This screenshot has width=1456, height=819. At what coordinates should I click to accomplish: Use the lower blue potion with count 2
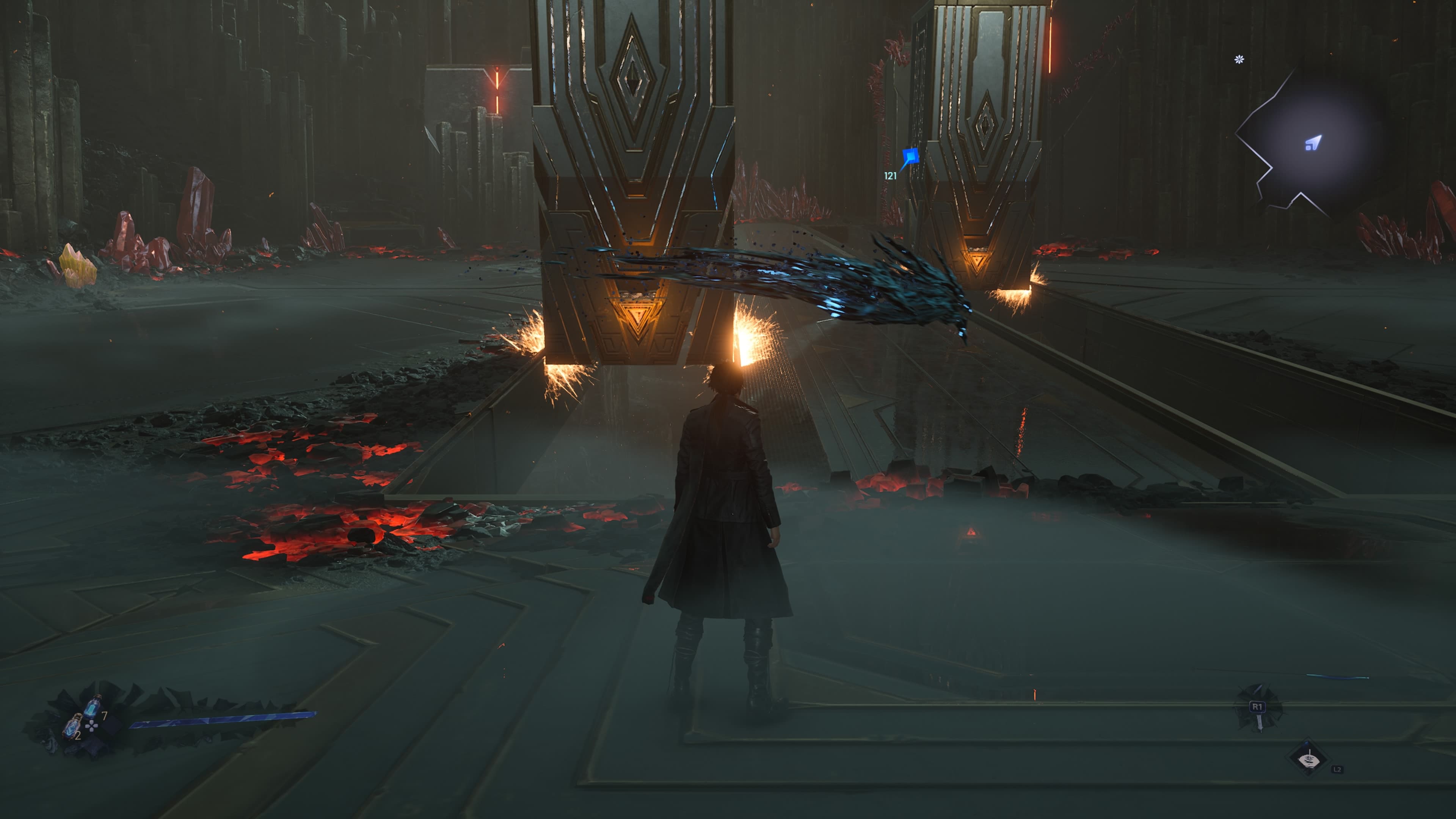pos(71,726)
